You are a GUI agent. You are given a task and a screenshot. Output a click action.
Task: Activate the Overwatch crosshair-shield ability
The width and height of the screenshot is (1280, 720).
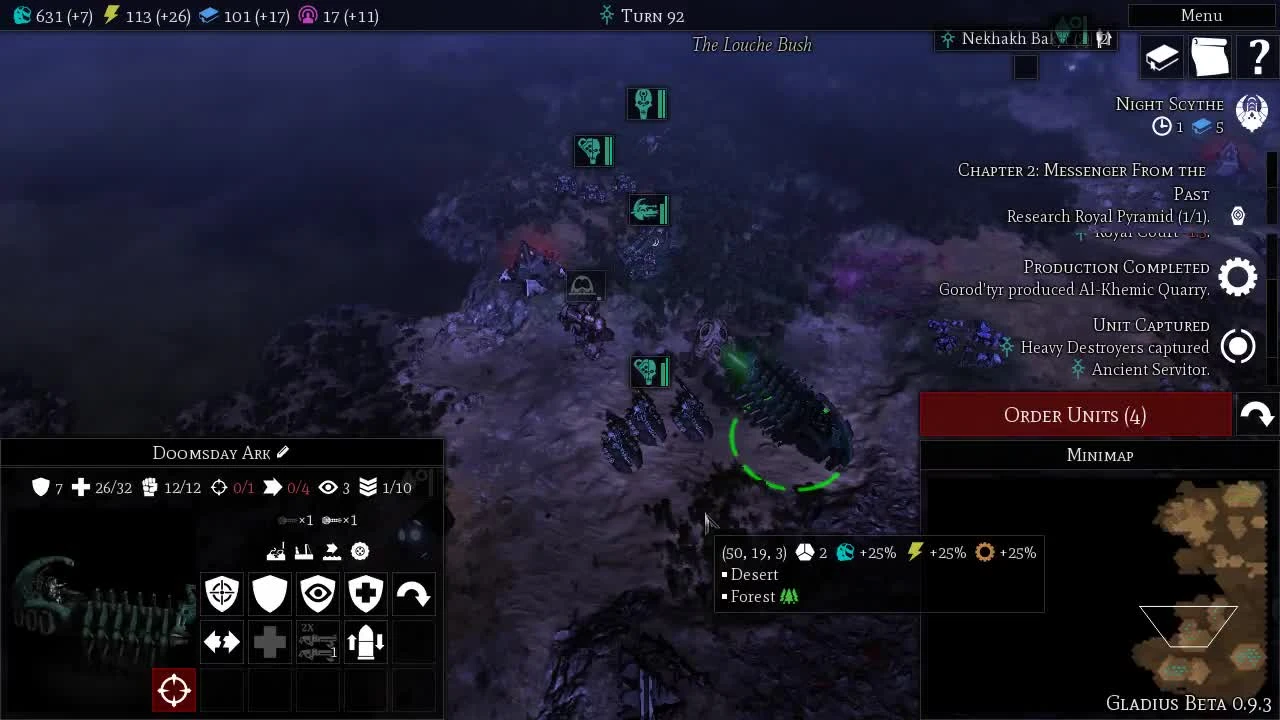tap(221, 594)
